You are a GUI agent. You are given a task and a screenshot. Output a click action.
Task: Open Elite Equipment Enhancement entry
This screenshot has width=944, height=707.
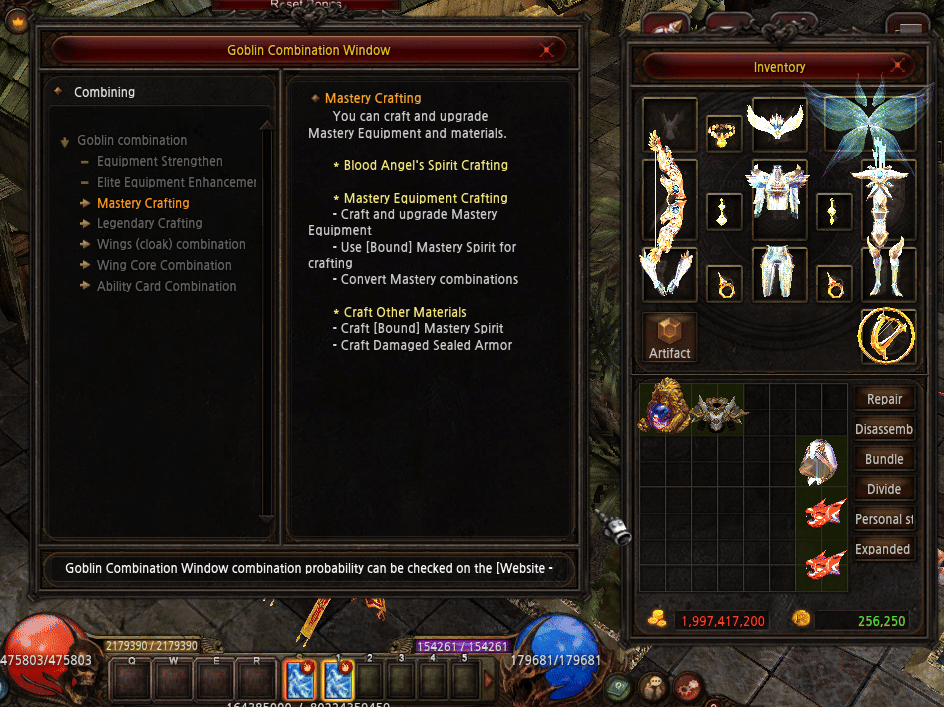[176, 182]
